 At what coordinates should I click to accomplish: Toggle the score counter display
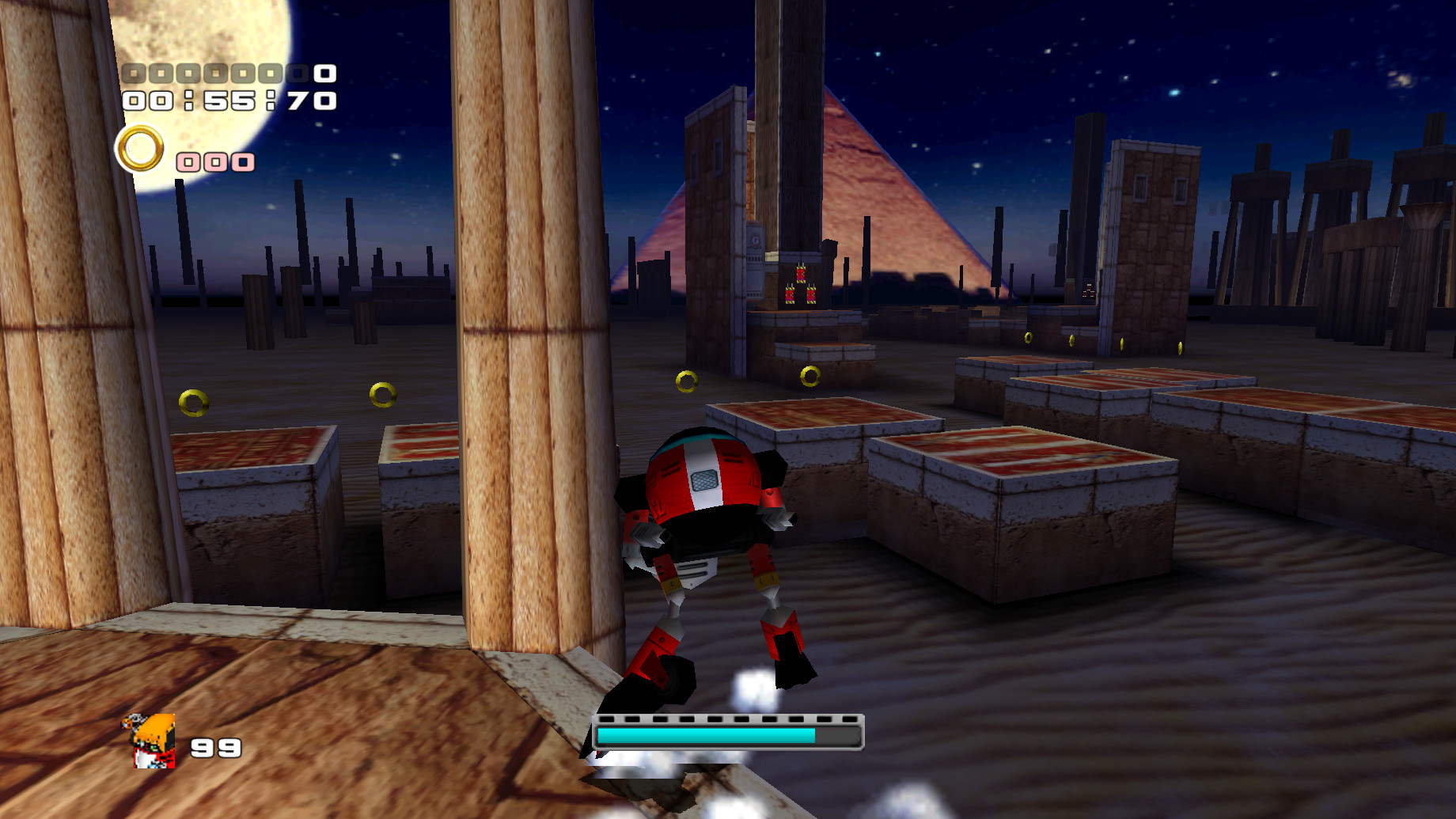[x=226, y=73]
